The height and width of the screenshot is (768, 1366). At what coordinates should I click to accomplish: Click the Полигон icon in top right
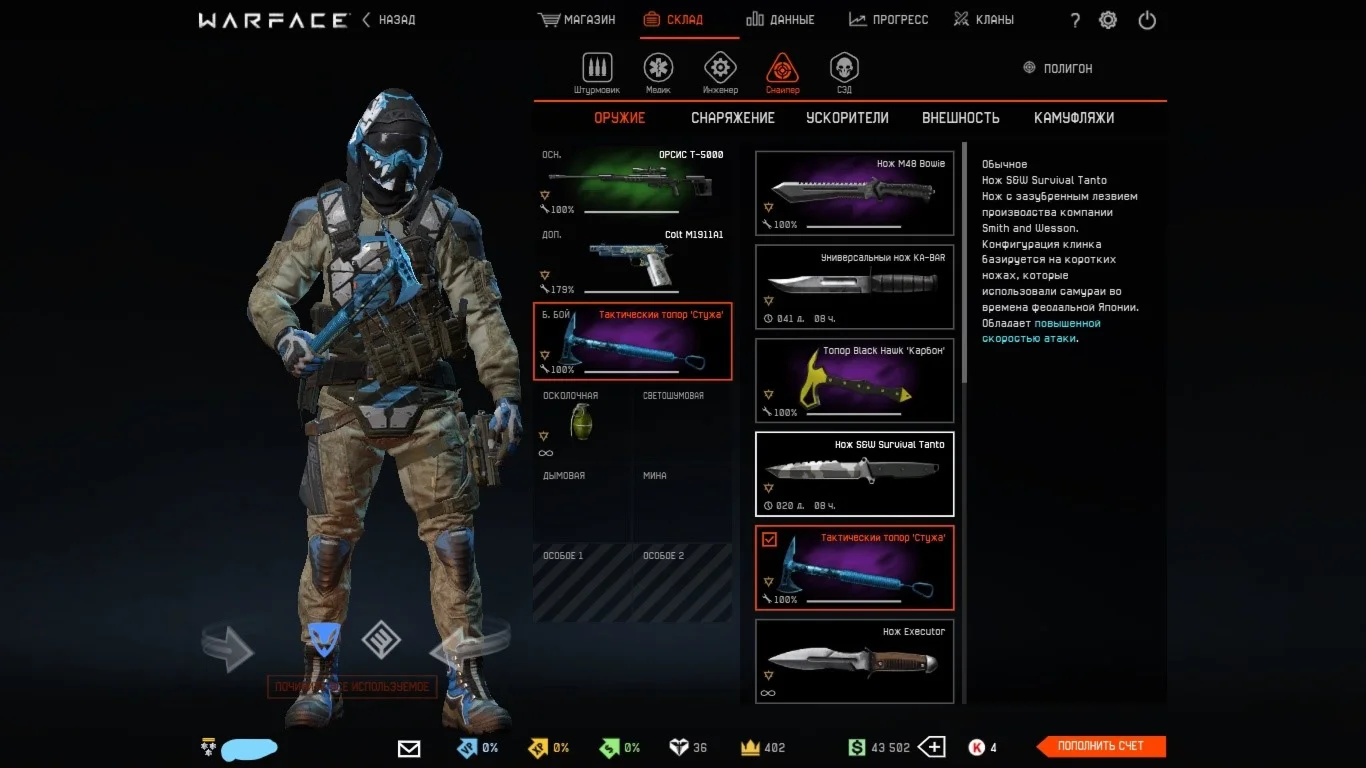pos(1027,68)
